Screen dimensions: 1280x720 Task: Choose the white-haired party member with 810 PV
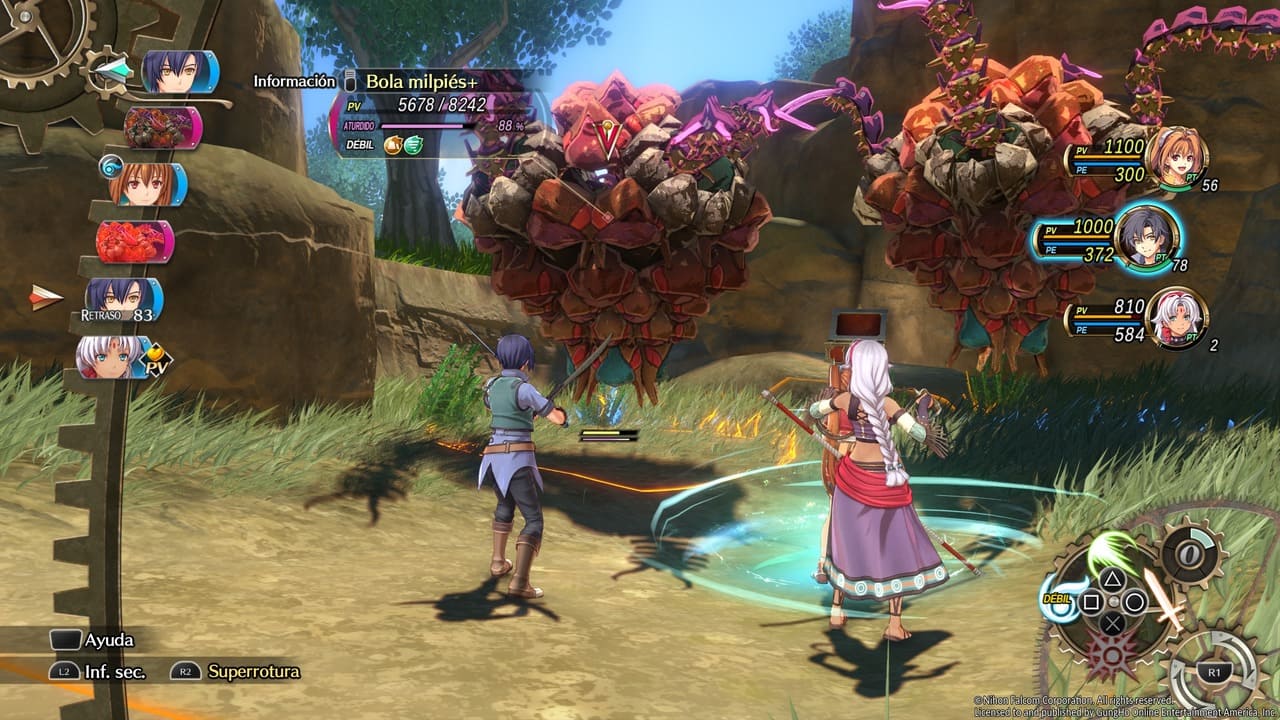(1176, 318)
